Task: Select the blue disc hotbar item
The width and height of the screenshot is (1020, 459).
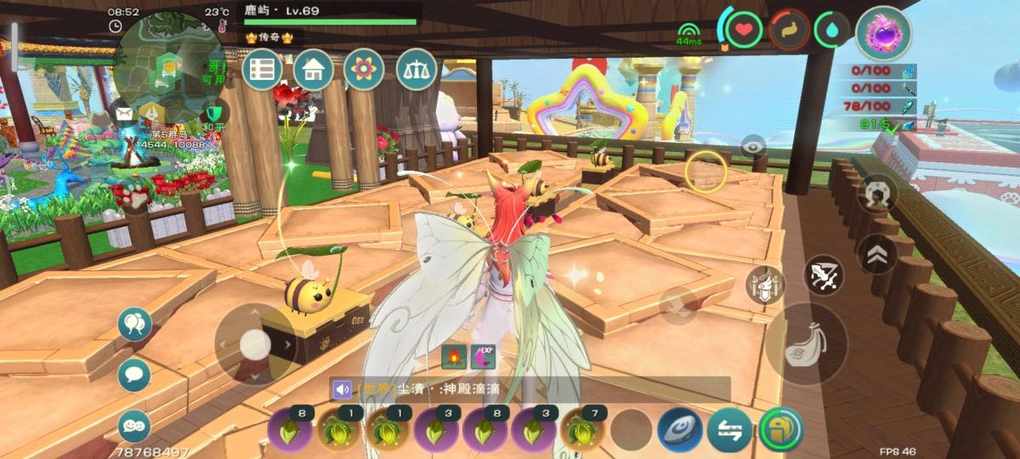Action: (x=680, y=430)
